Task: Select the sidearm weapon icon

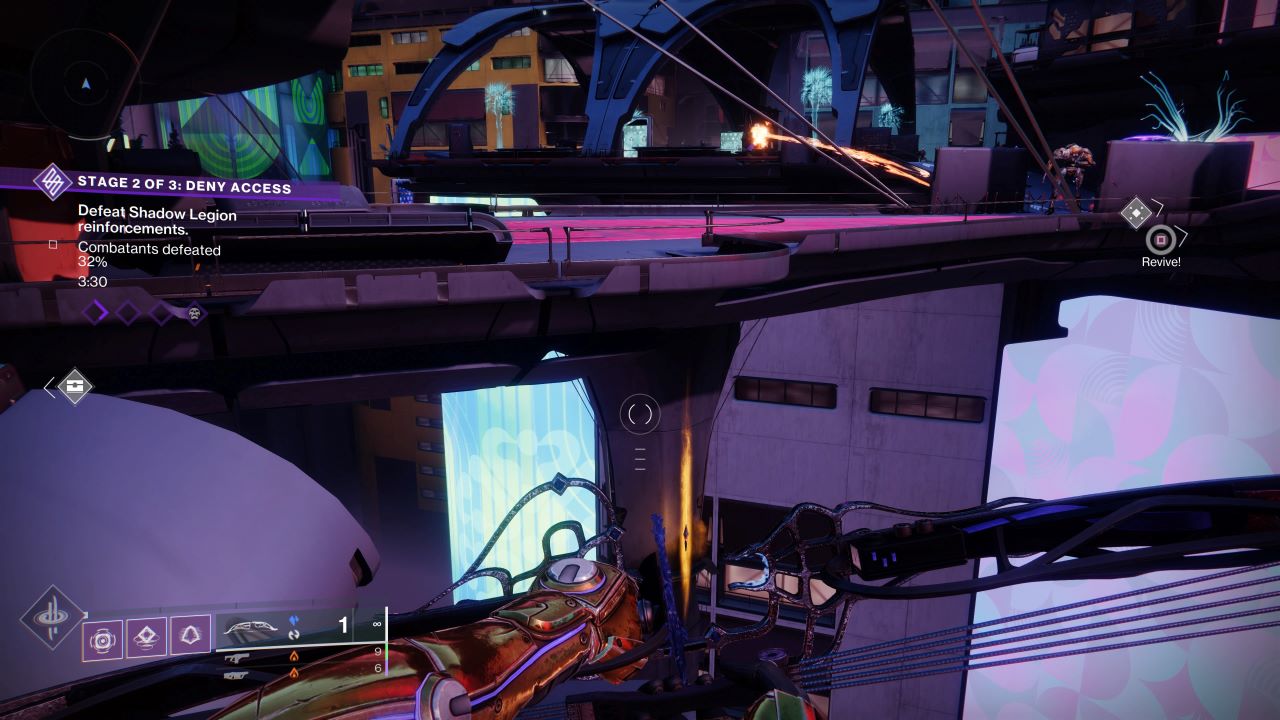Action: [x=237, y=675]
